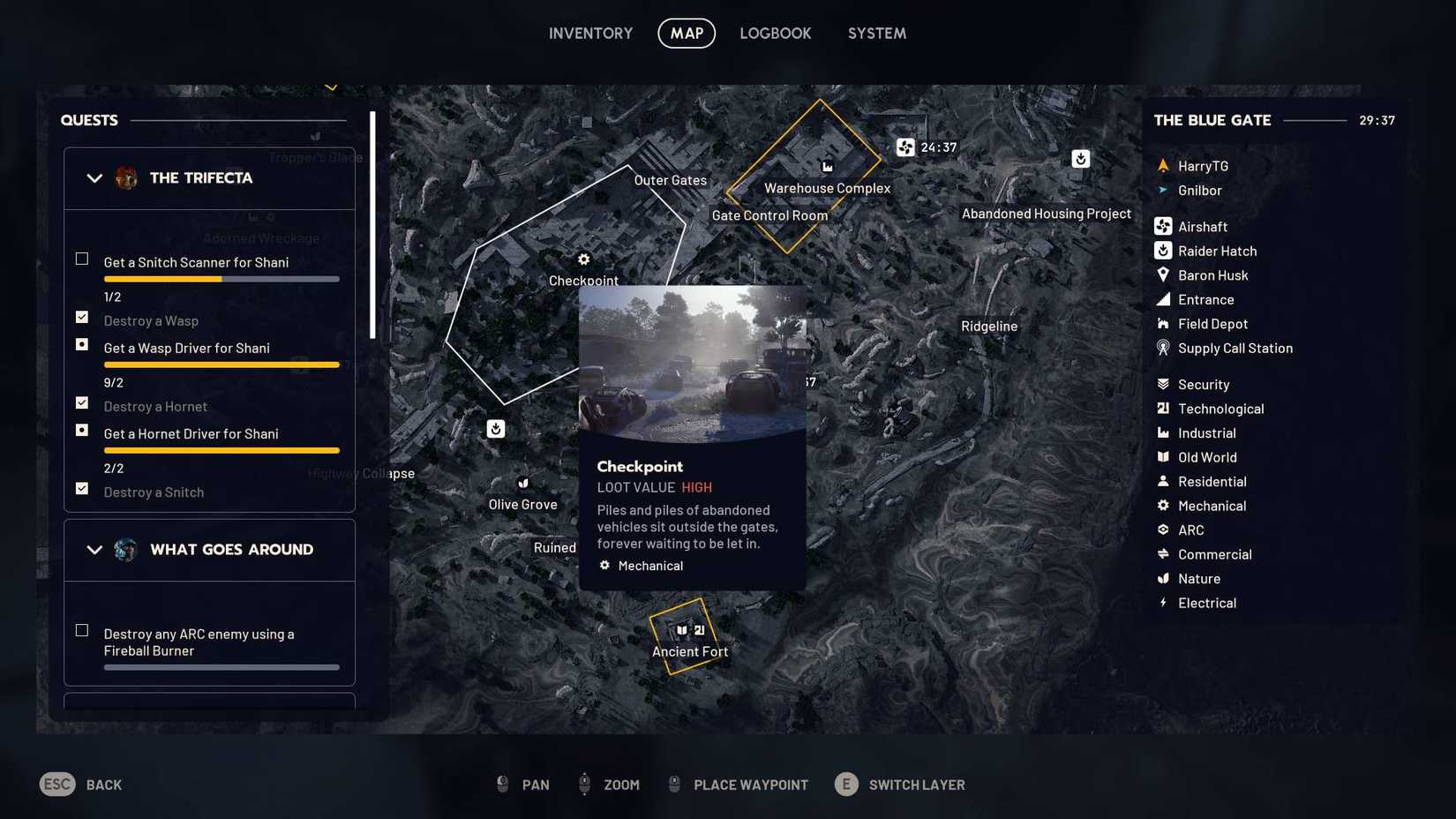This screenshot has height=819, width=1456.
Task: Click the Raider Hatch legend icon
Action: coord(1162,251)
